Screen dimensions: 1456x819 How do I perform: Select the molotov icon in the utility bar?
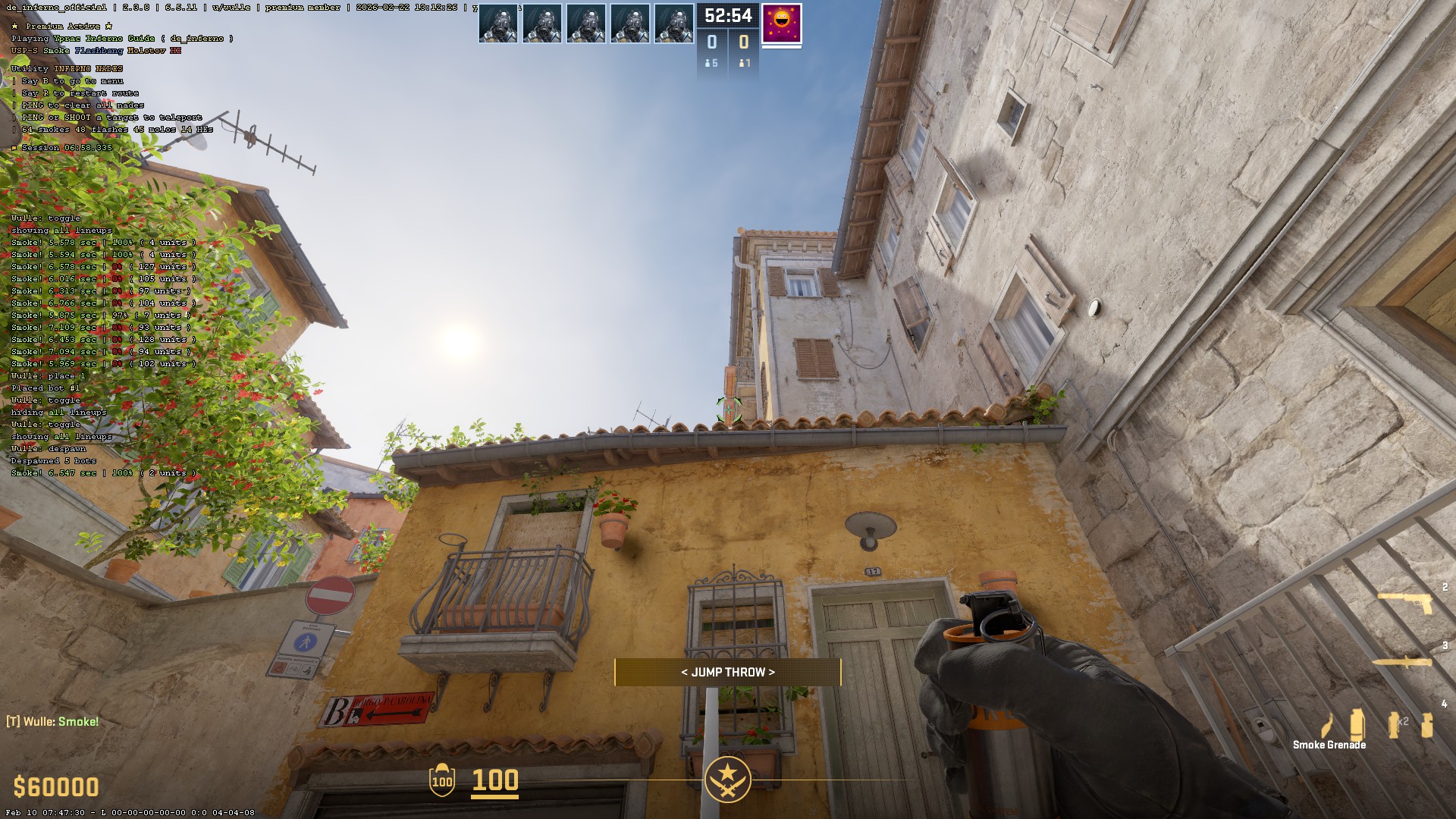pyautogui.click(x=1326, y=726)
